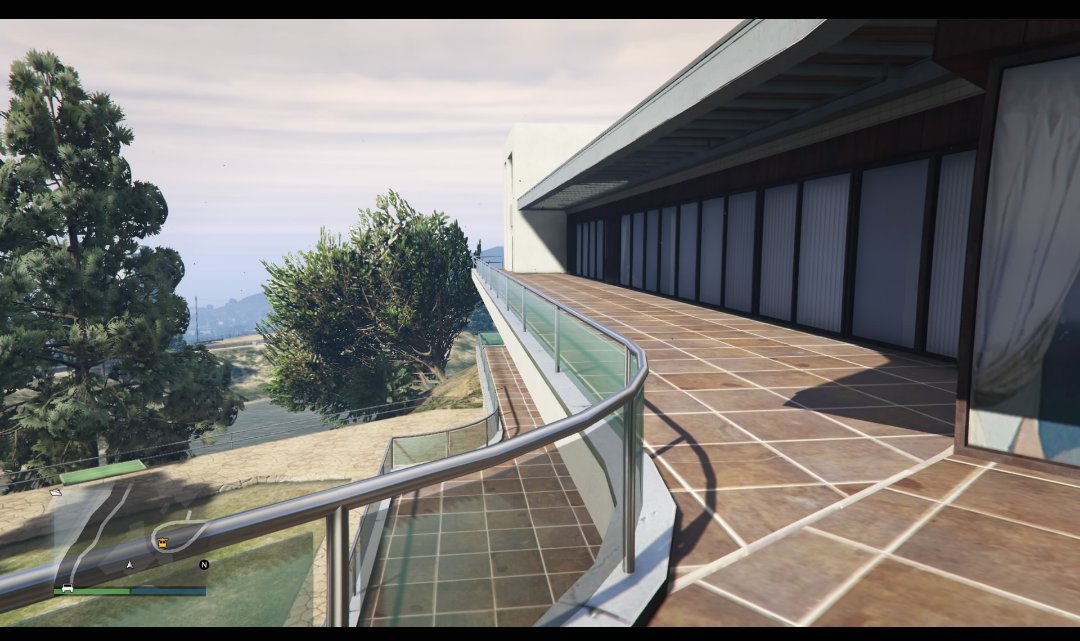This screenshot has height=641, width=1080.
Task: Click the North compass marker
Action: point(204,565)
